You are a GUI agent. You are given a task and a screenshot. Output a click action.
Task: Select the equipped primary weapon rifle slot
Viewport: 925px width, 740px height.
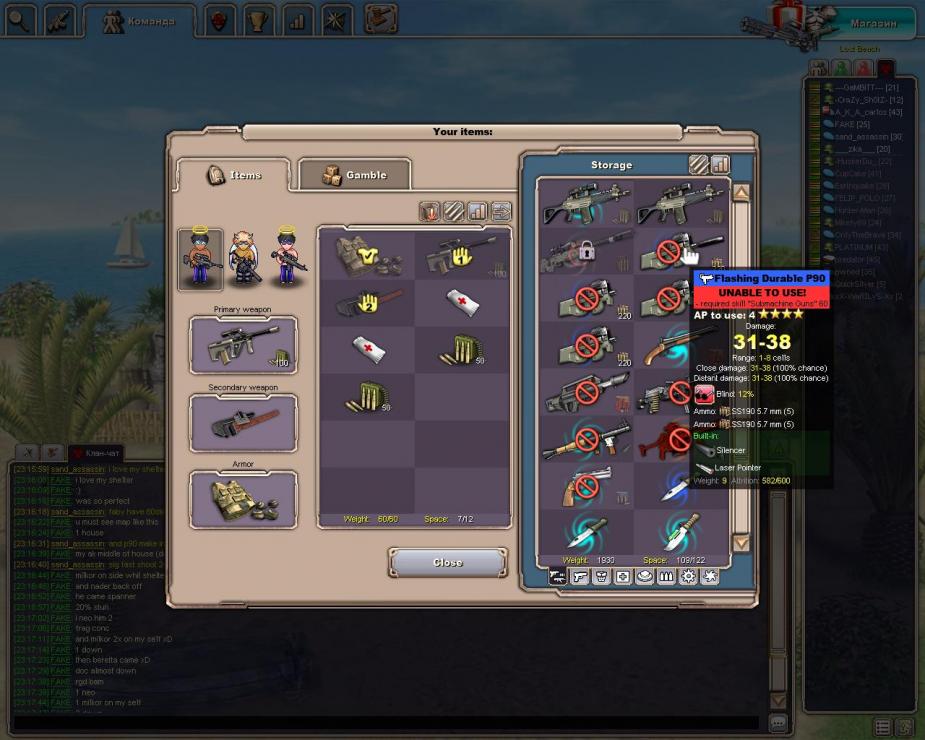pyautogui.click(x=243, y=345)
